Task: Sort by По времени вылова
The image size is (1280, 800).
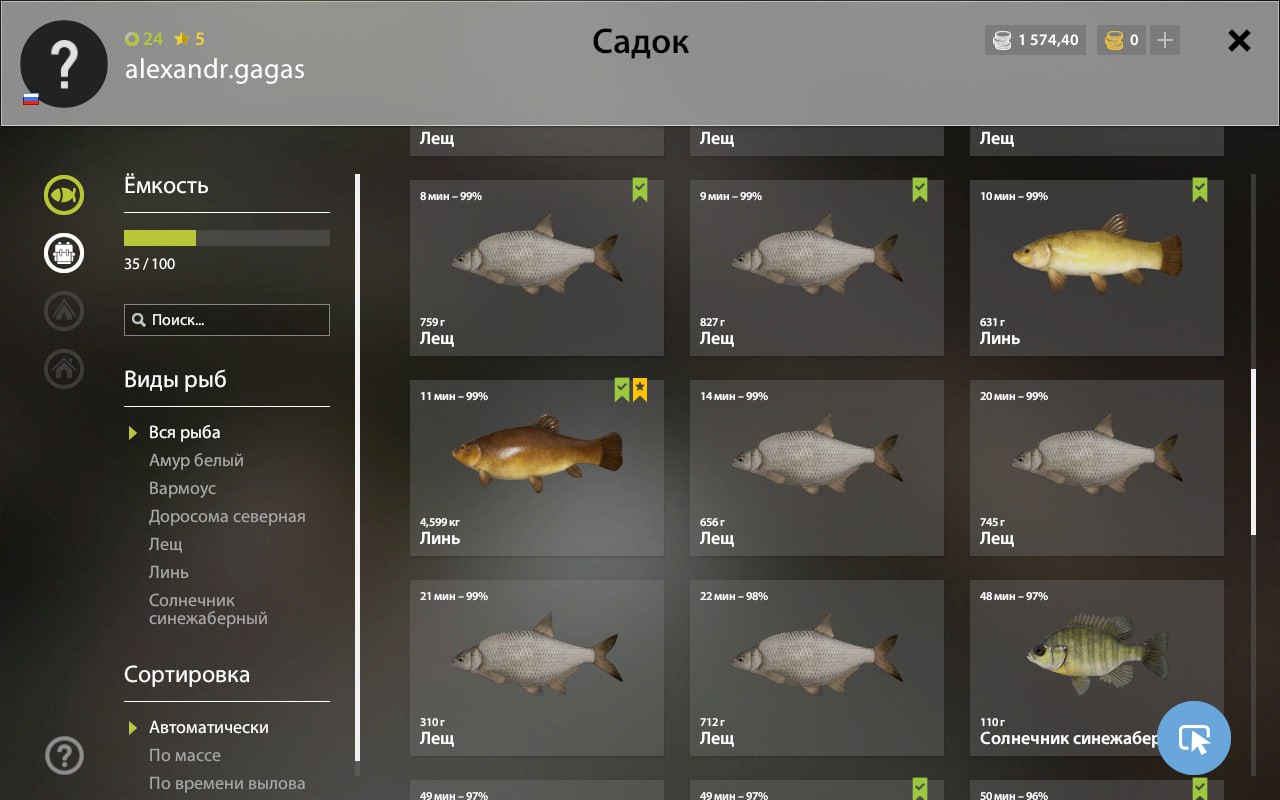Action: coord(227,783)
